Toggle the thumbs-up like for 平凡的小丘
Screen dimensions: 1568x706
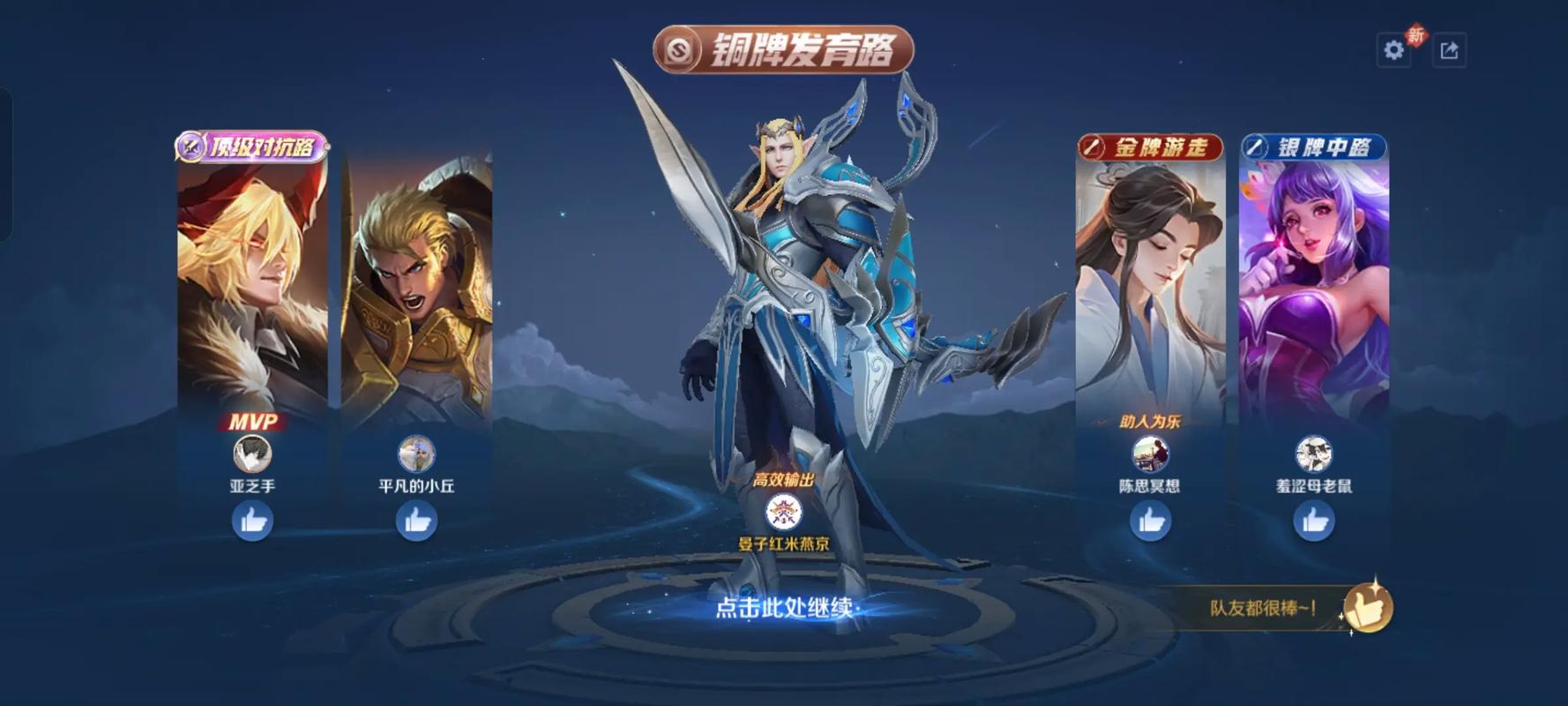point(418,522)
